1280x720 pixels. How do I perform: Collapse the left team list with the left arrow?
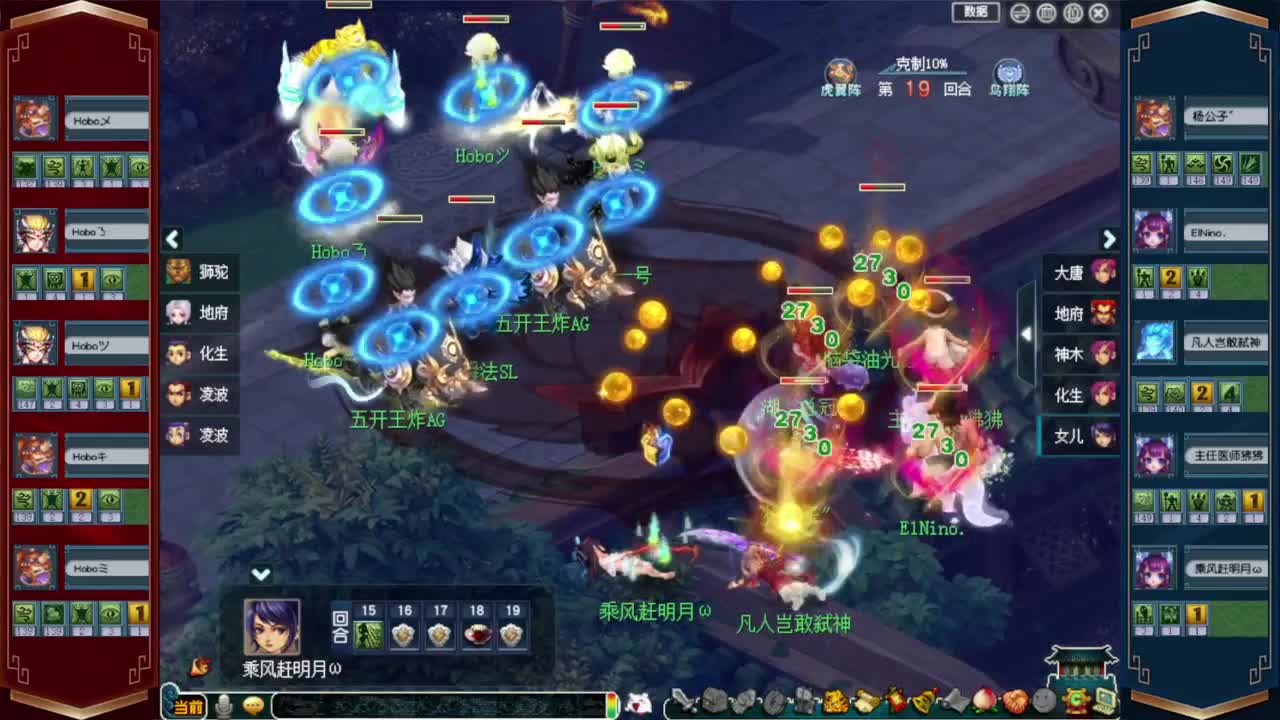pyautogui.click(x=172, y=240)
